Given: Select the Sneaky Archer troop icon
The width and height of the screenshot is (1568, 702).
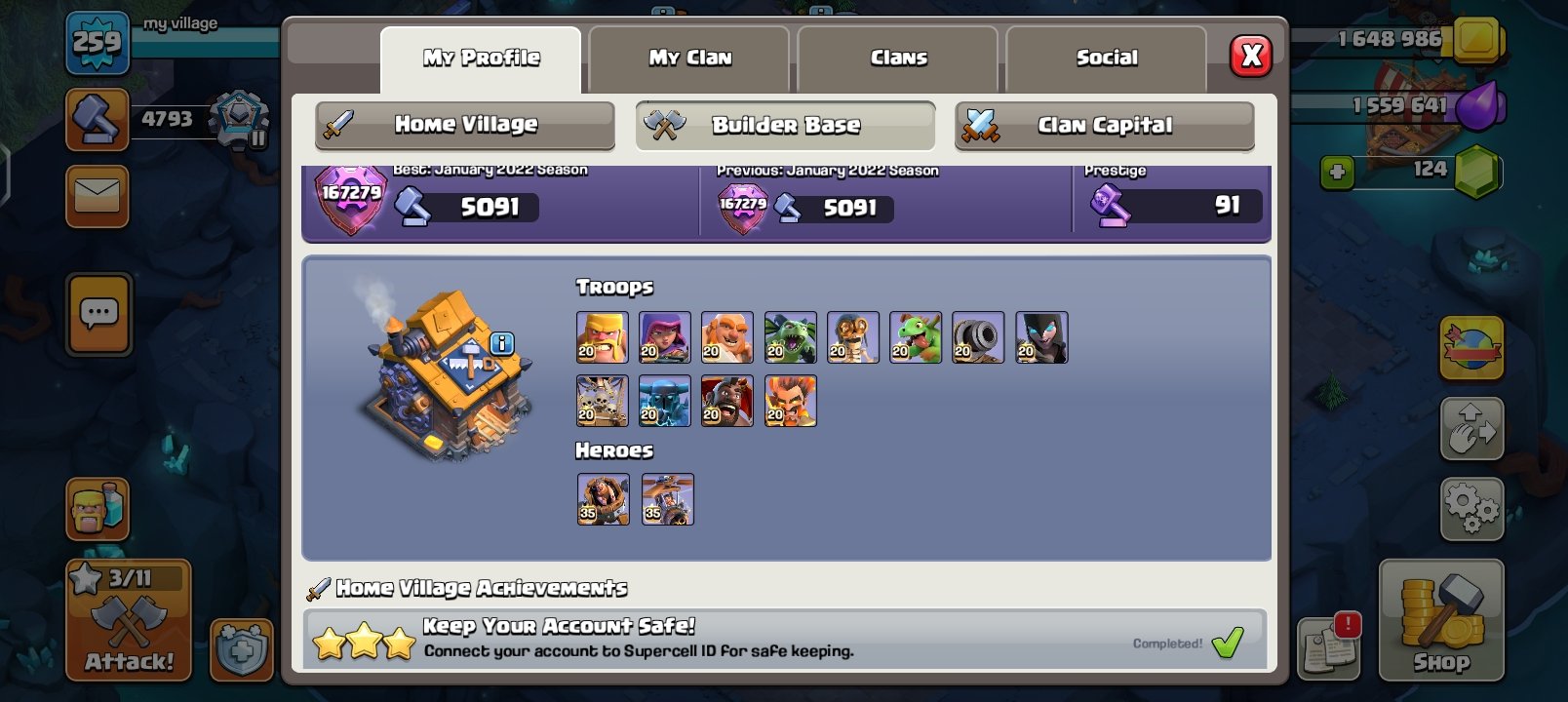Looking at the screenshot, I should pyautogui.click(x=665, y=336).
